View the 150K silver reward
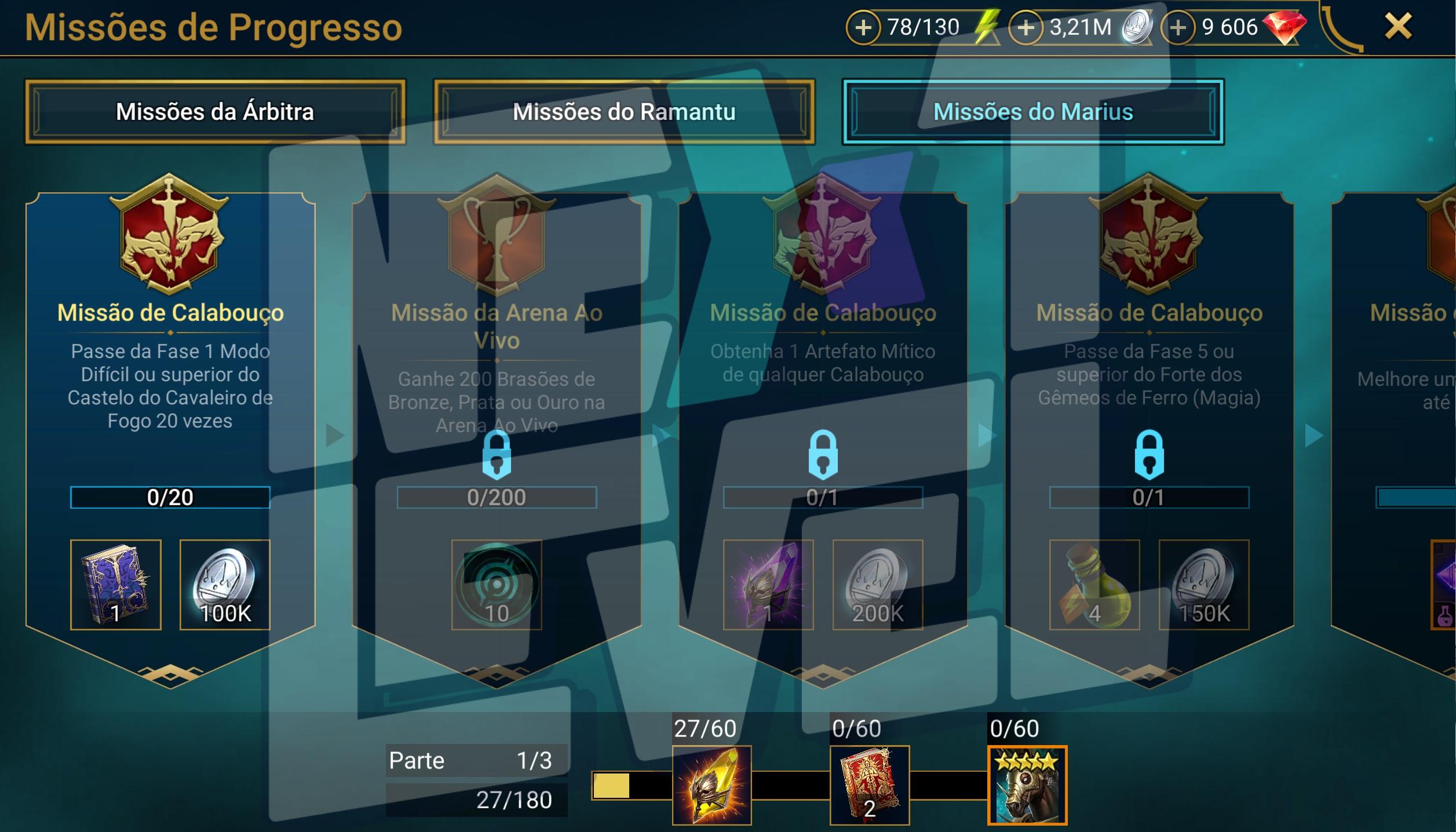 [1204, 585]
